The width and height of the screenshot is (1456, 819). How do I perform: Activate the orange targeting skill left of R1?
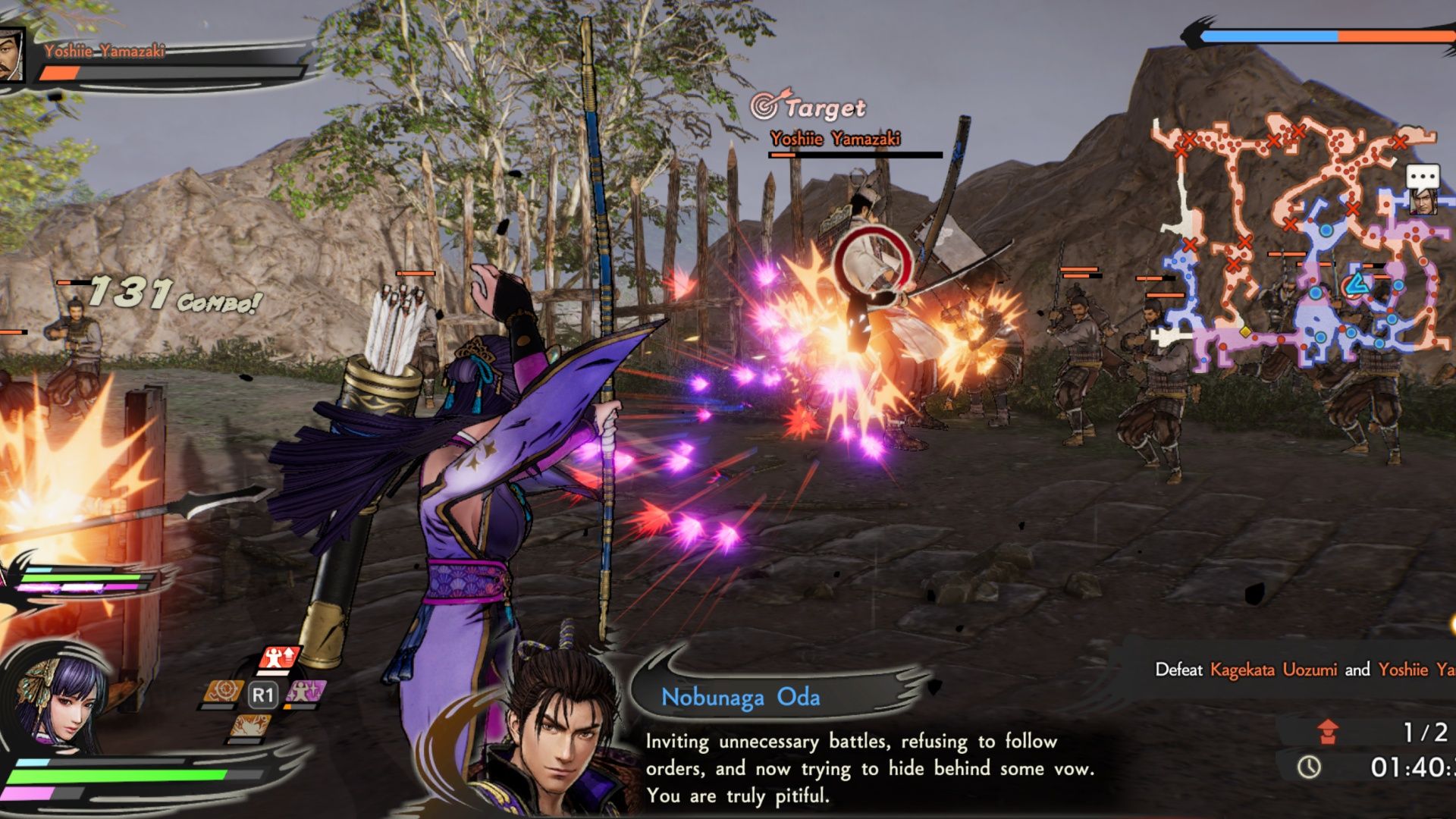(223, 691)
